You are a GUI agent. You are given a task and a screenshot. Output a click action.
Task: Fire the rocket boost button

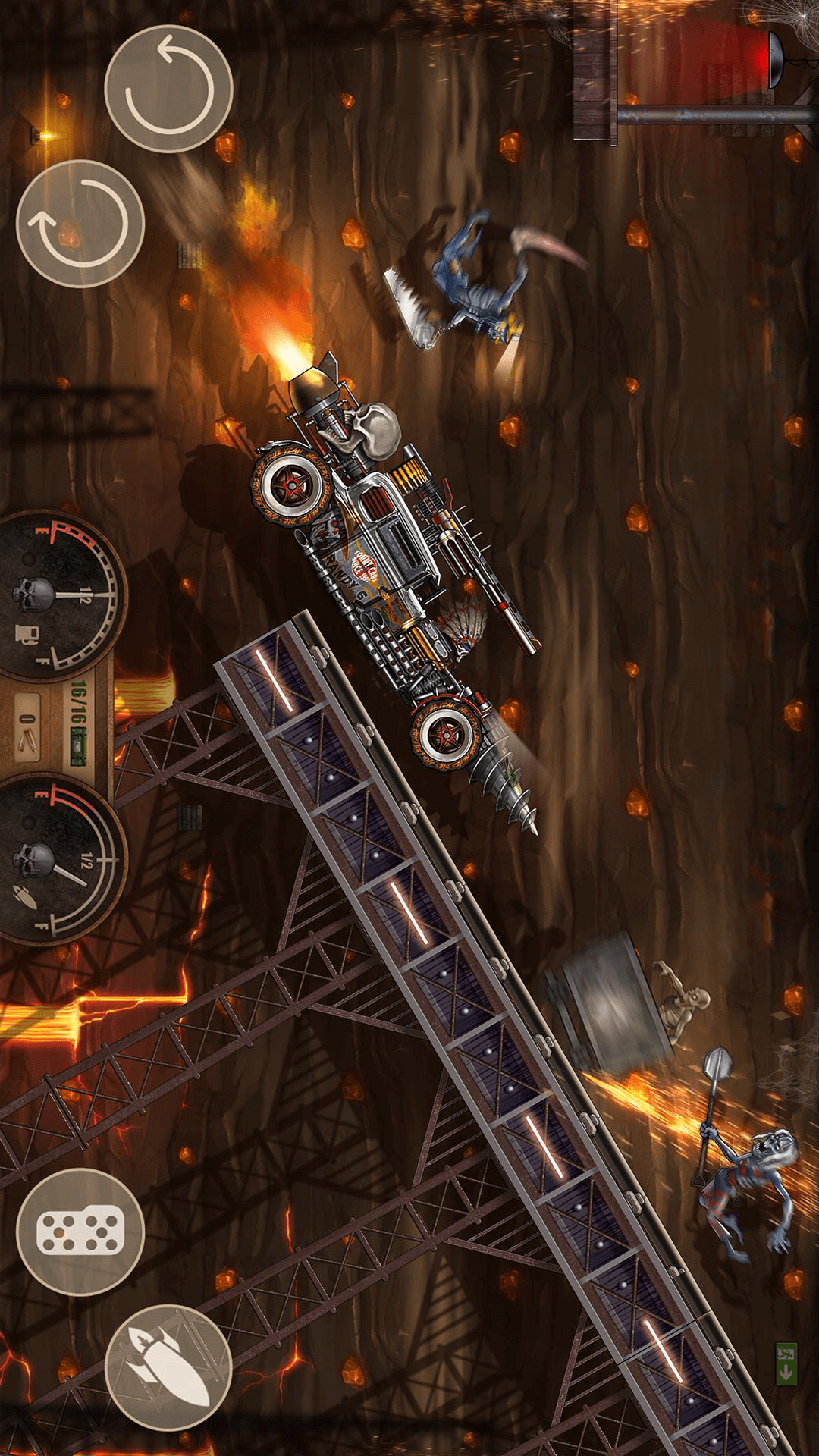tap(168, 1367)
